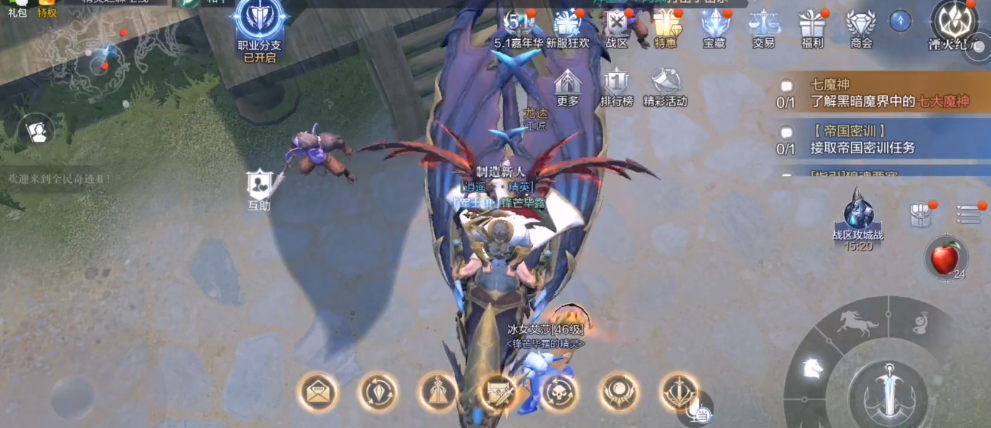Open the 商会 guild shop icon

[x=860, y=25]
